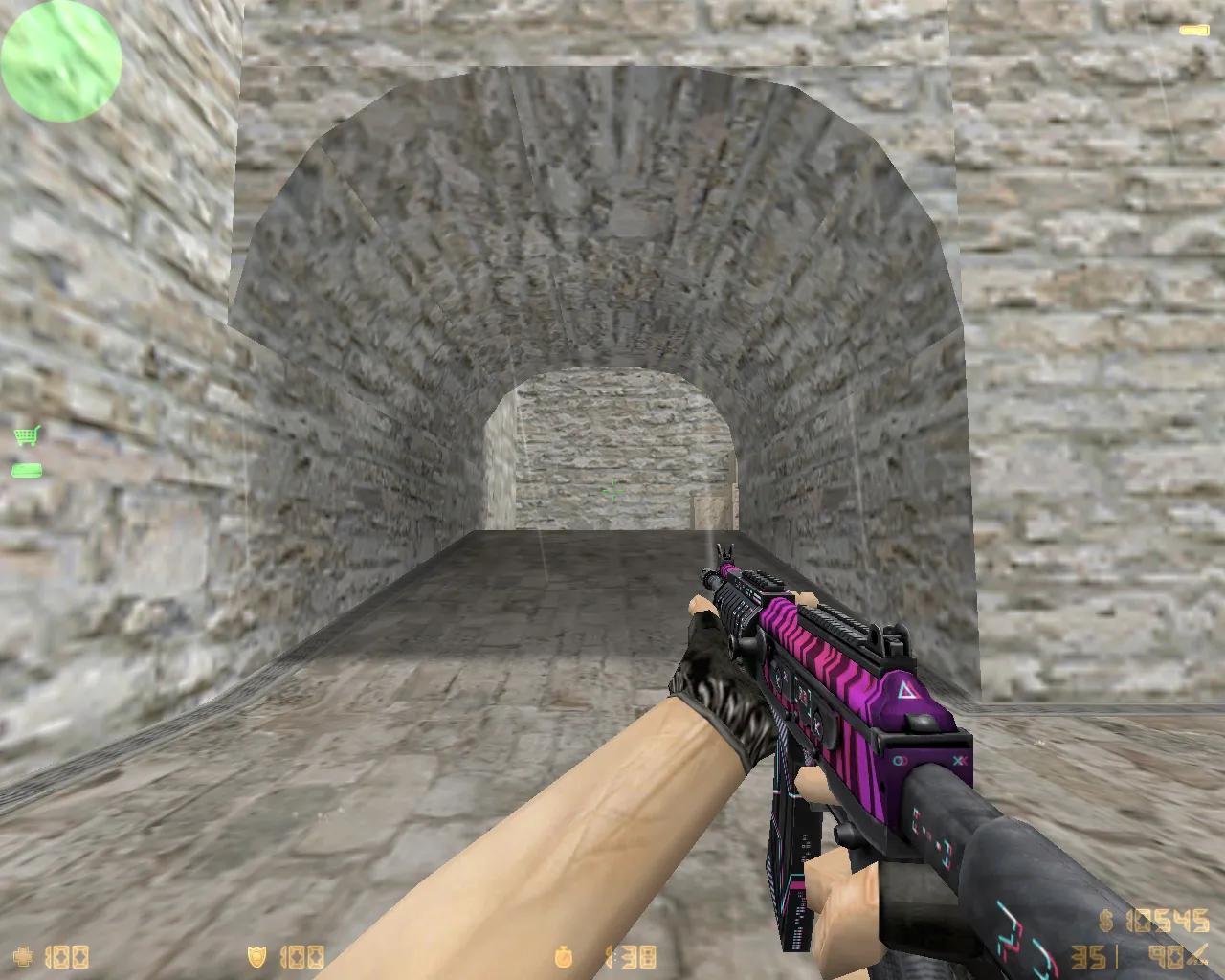The width and height of the screenshot is (1225, 980).
Task: Click the round timer stopwatch icon
Action: (x=561, y=956)
